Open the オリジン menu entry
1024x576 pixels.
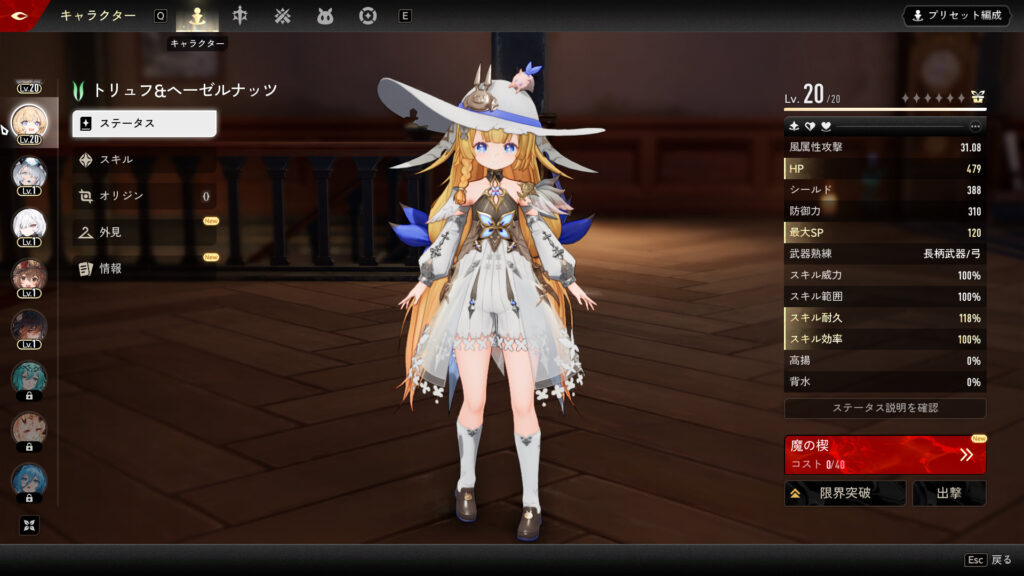tap(144, 196)
